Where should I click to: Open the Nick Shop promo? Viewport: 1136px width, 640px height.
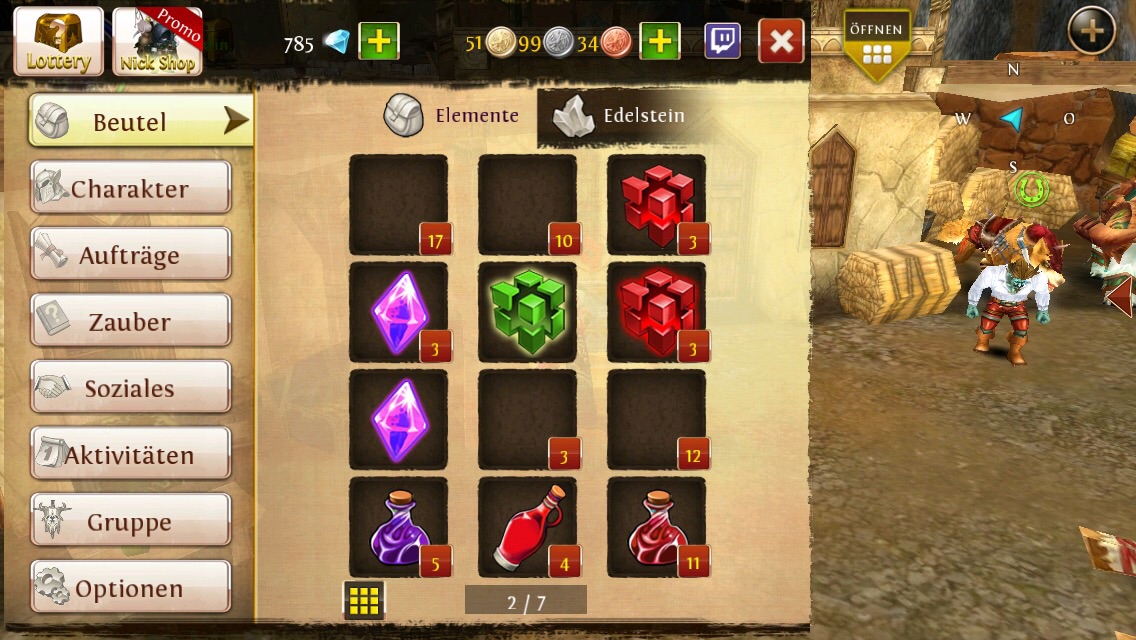[157, 41]
